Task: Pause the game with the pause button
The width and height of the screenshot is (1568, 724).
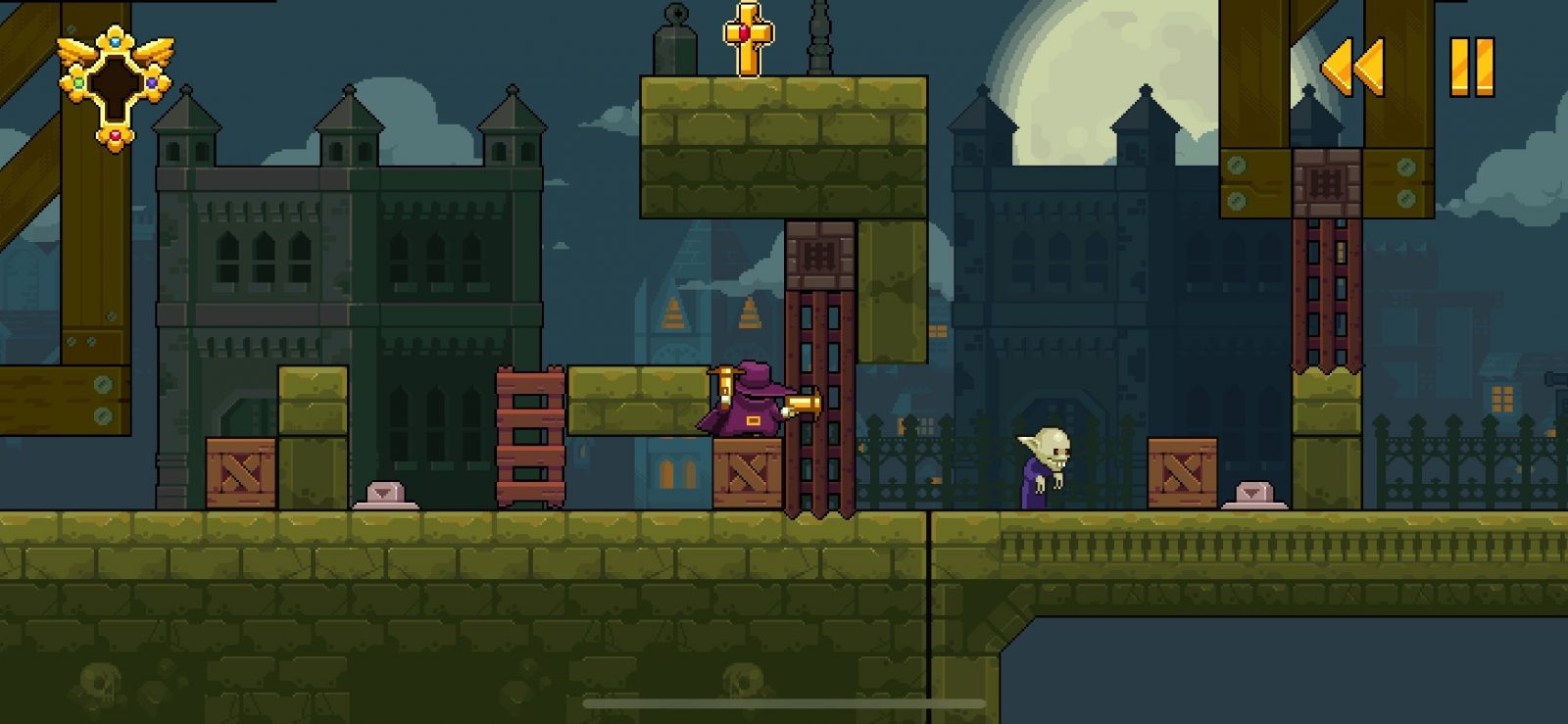Action: (1471, 68)
